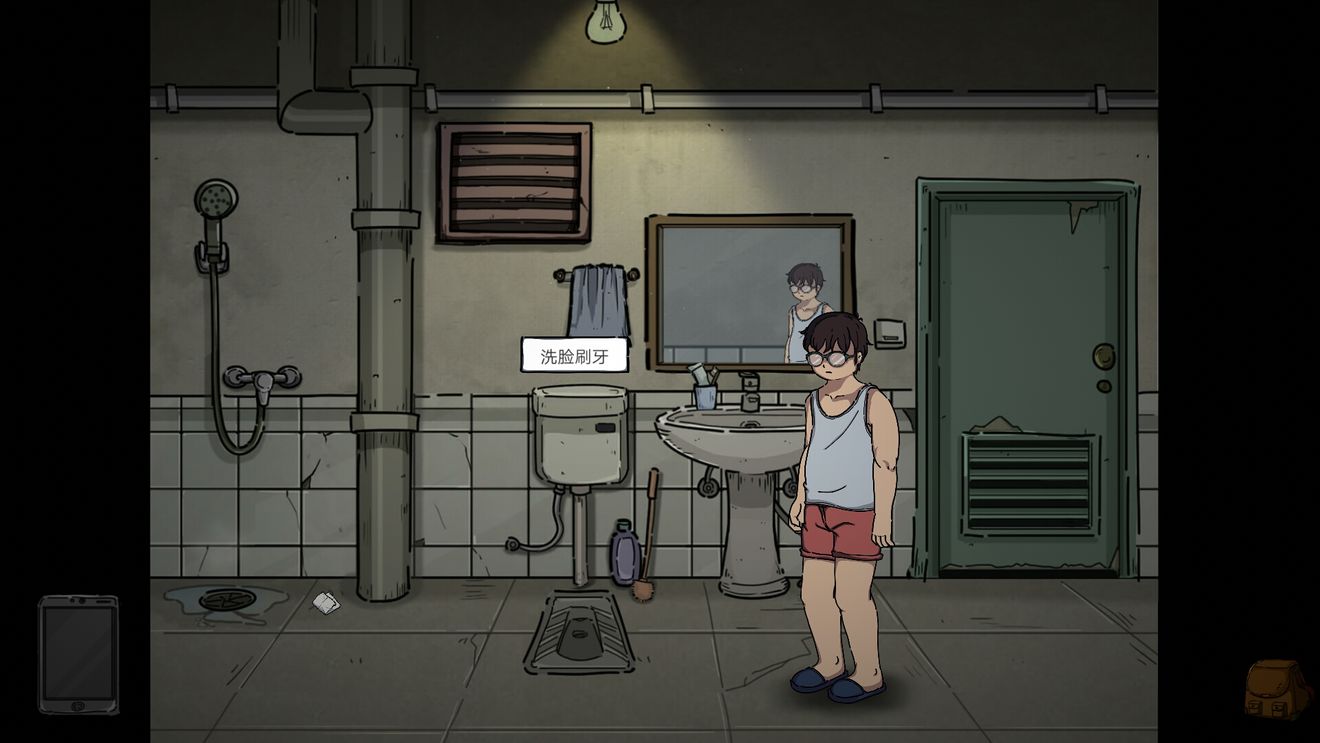Open the smartphone in the corner

[78, 654]
